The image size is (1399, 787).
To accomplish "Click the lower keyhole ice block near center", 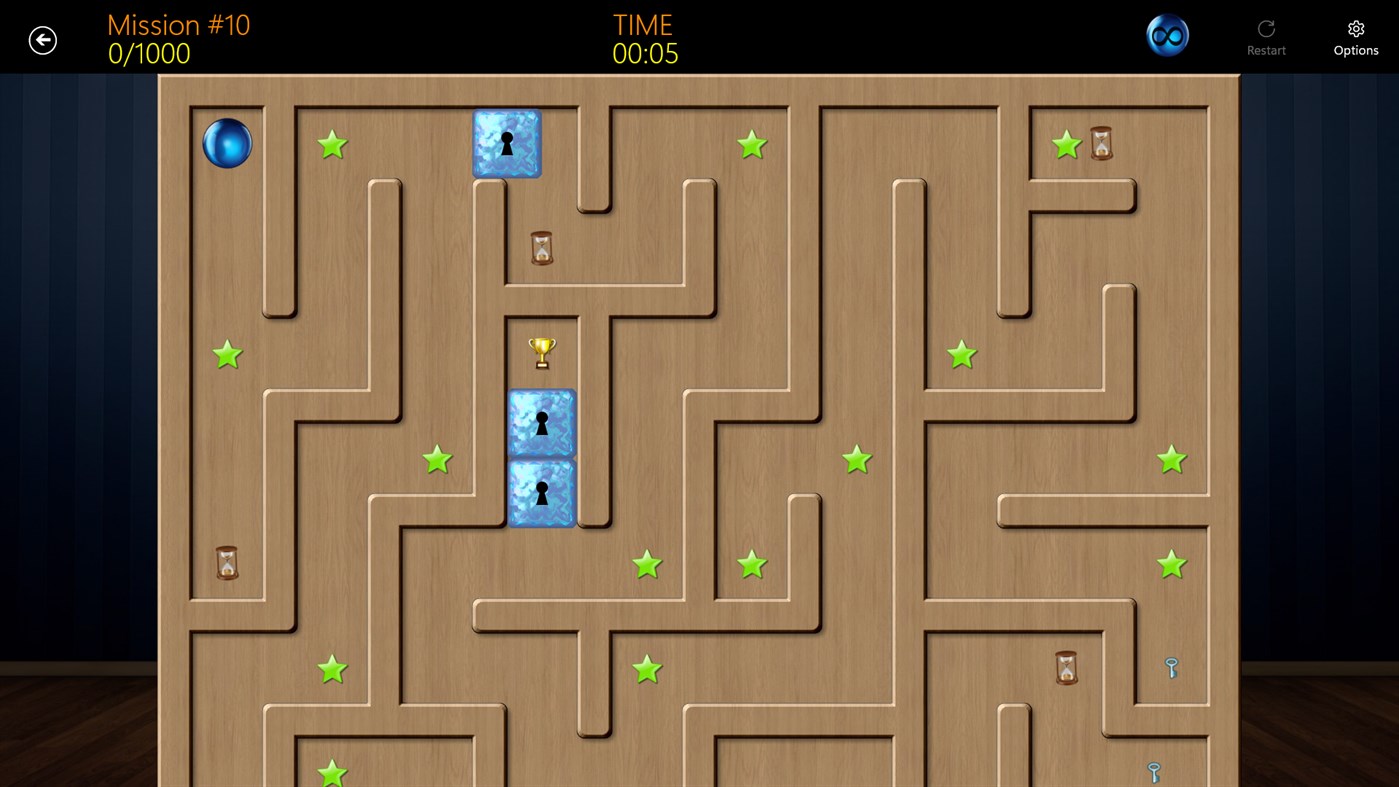I will pos(541,493).
